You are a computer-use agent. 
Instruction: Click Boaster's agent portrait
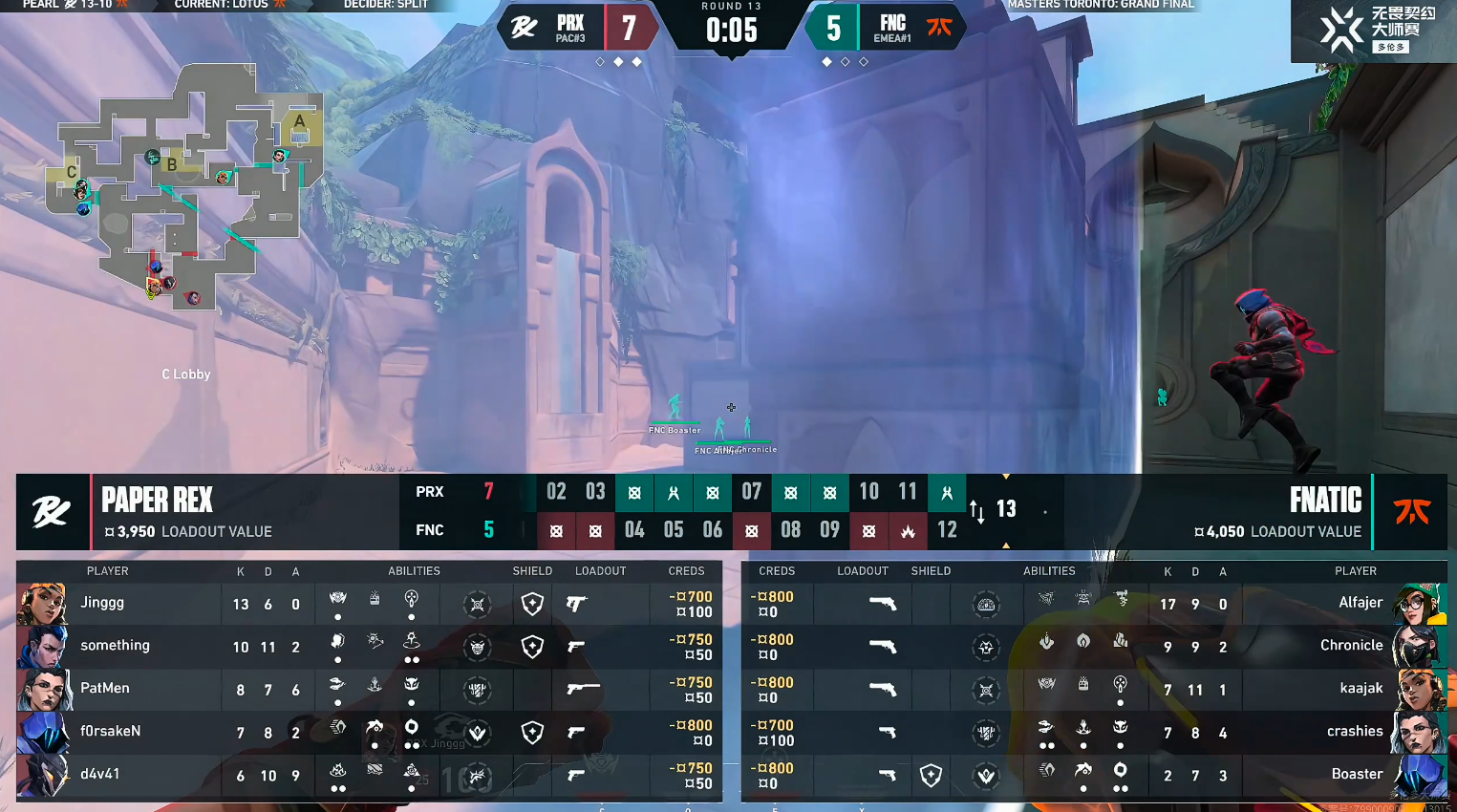[x=1419, y=775]
